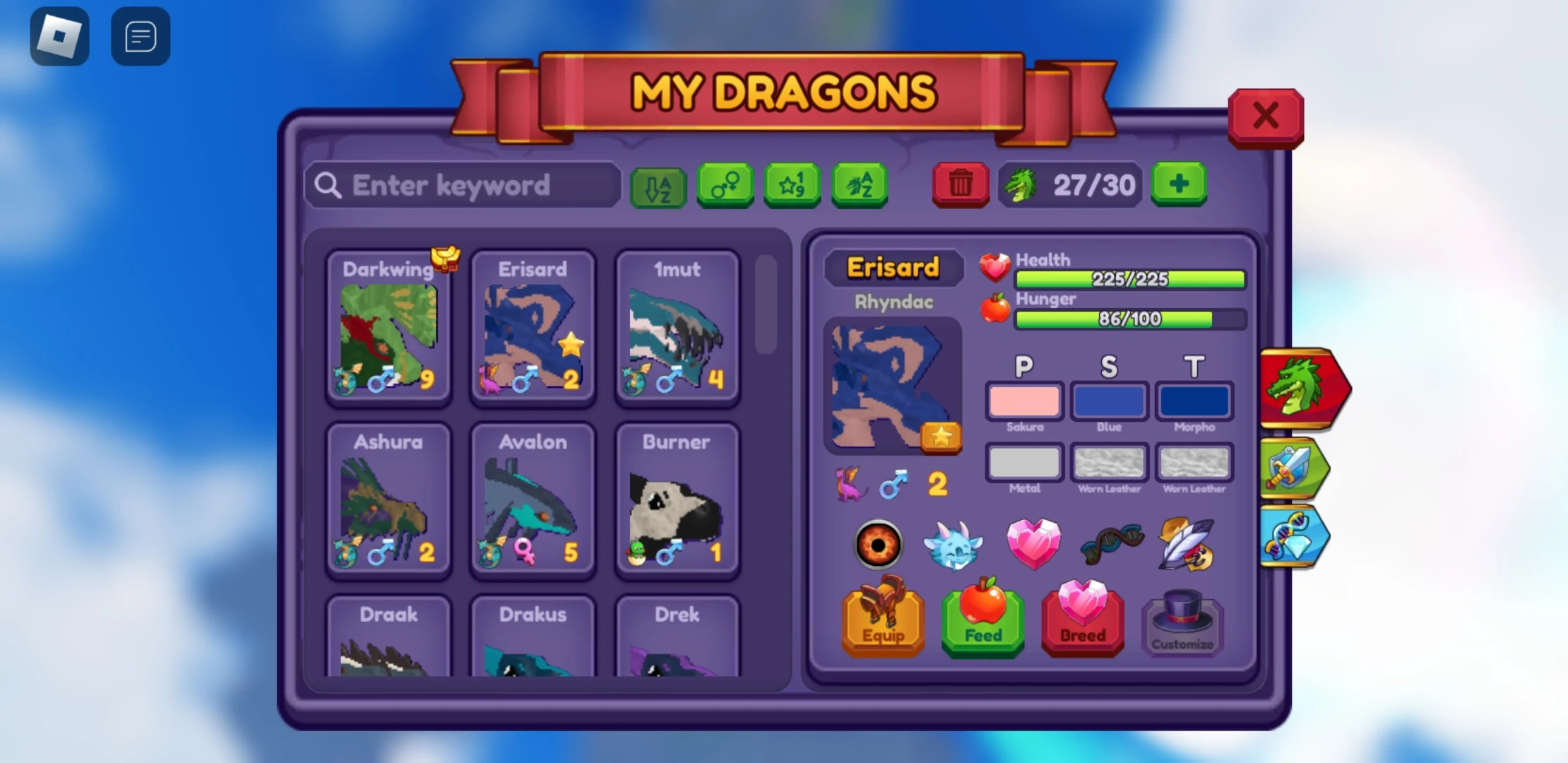
Task: Click the blue dragon head trait icon
Action: [952, 545]
